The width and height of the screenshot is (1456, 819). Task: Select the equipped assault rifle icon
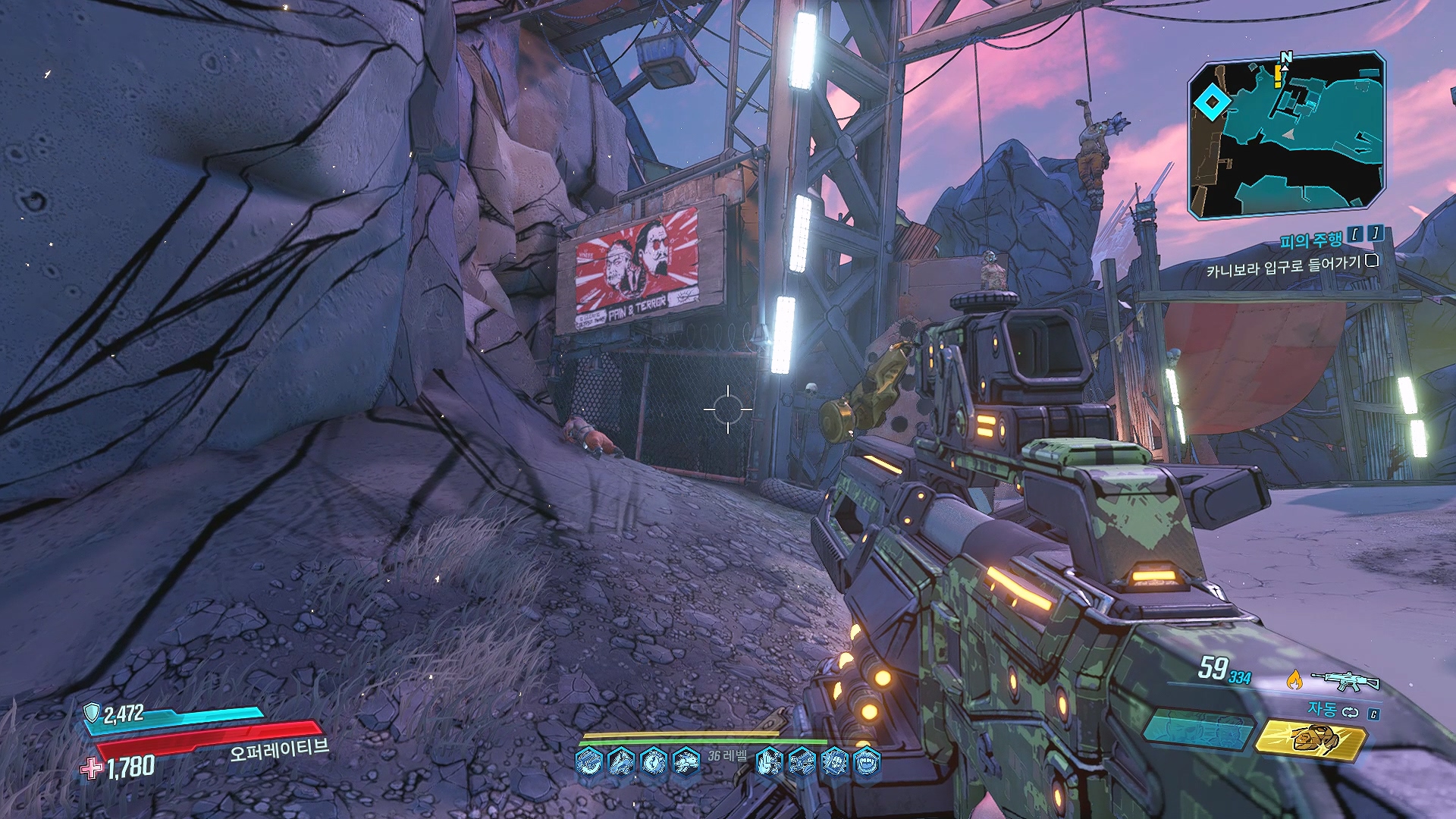[x=1345, y=680]
